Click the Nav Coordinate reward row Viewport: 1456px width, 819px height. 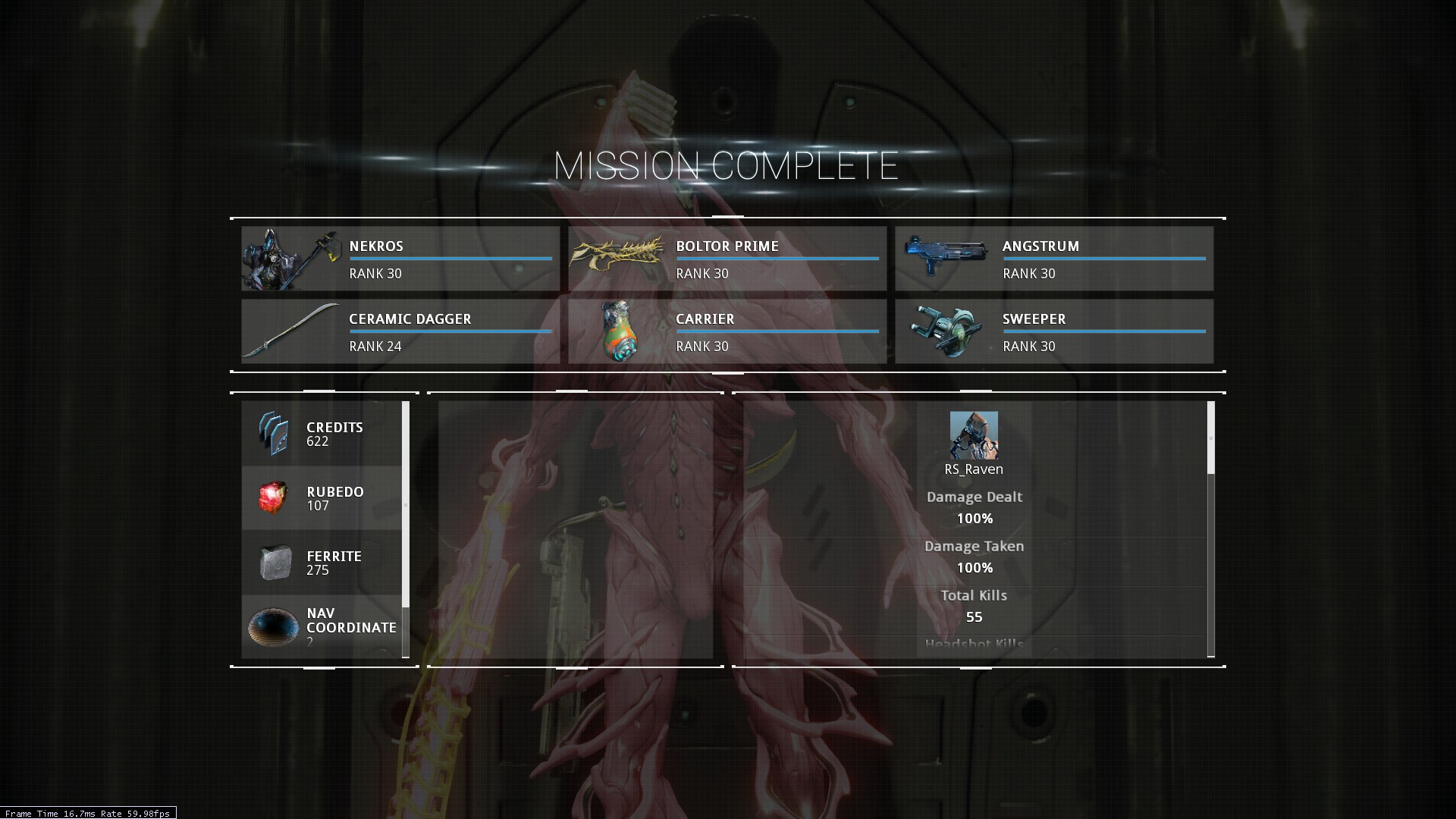(322, 626)
